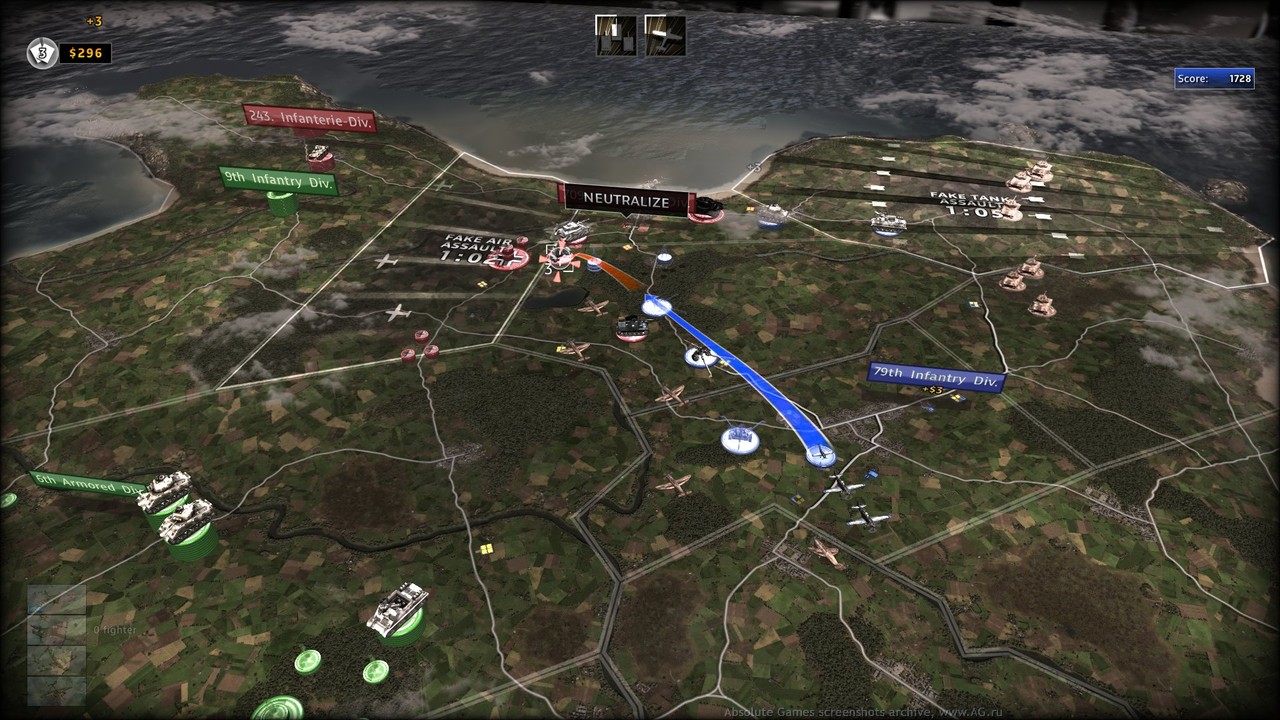Select the 79th Infantry Div. banner
This screenshot has height=720, width=1280.
(935, 377)
